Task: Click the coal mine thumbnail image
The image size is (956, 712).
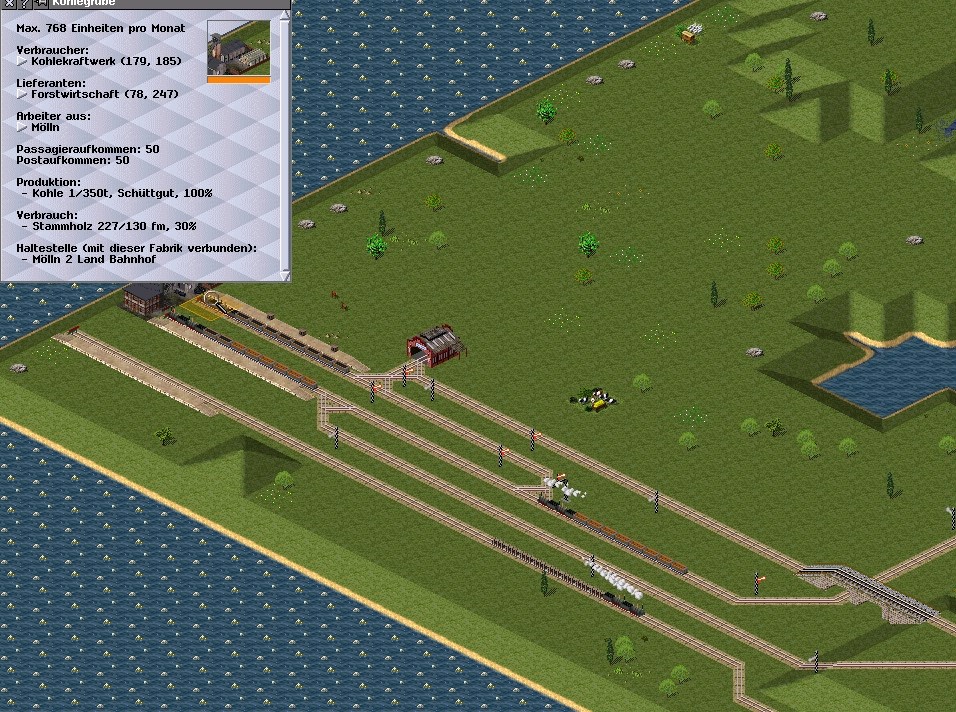Action: tap(238, 47)
